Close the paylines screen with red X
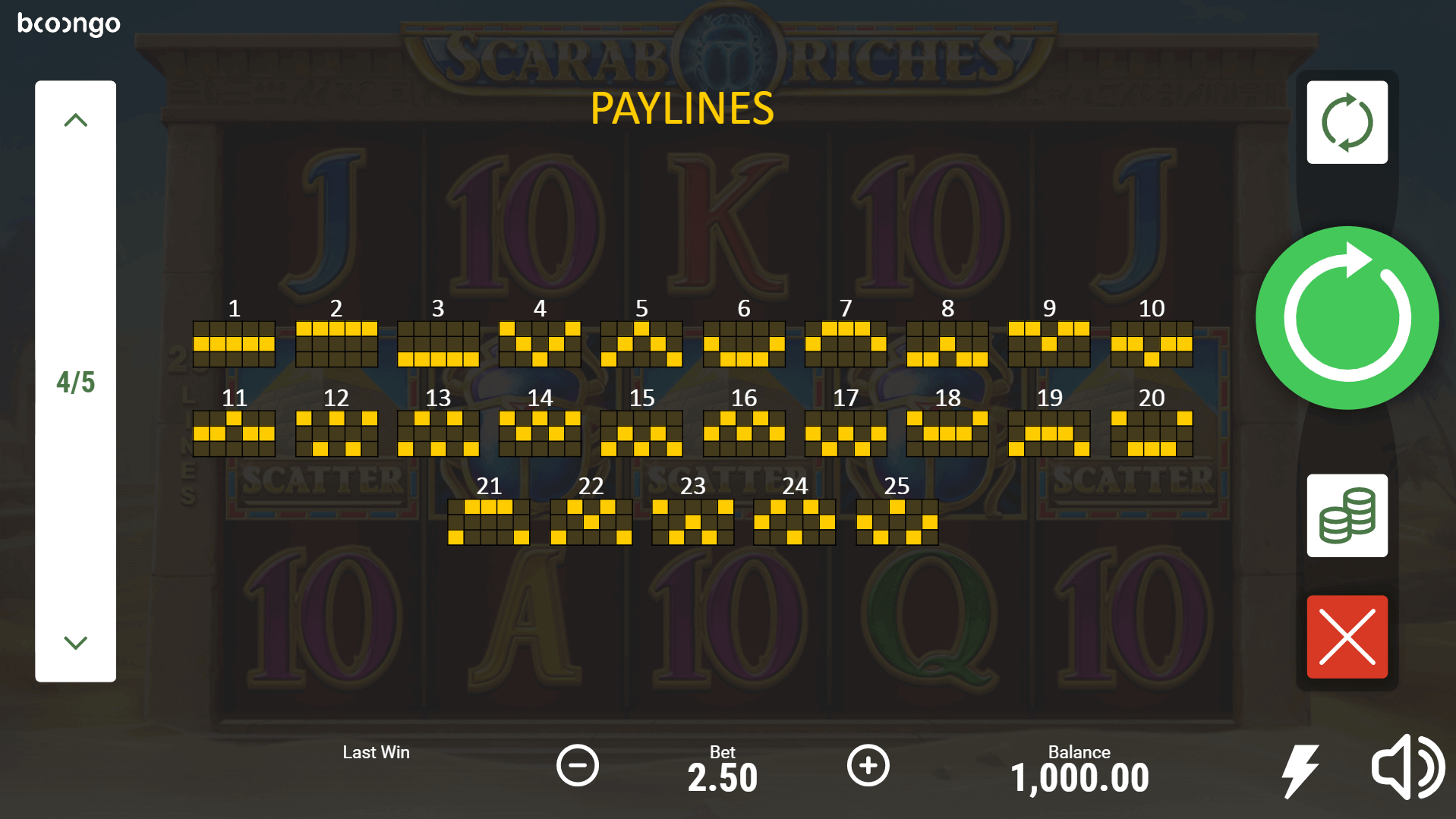Viewport: 1456px width, 819px height. point(1347,637)
